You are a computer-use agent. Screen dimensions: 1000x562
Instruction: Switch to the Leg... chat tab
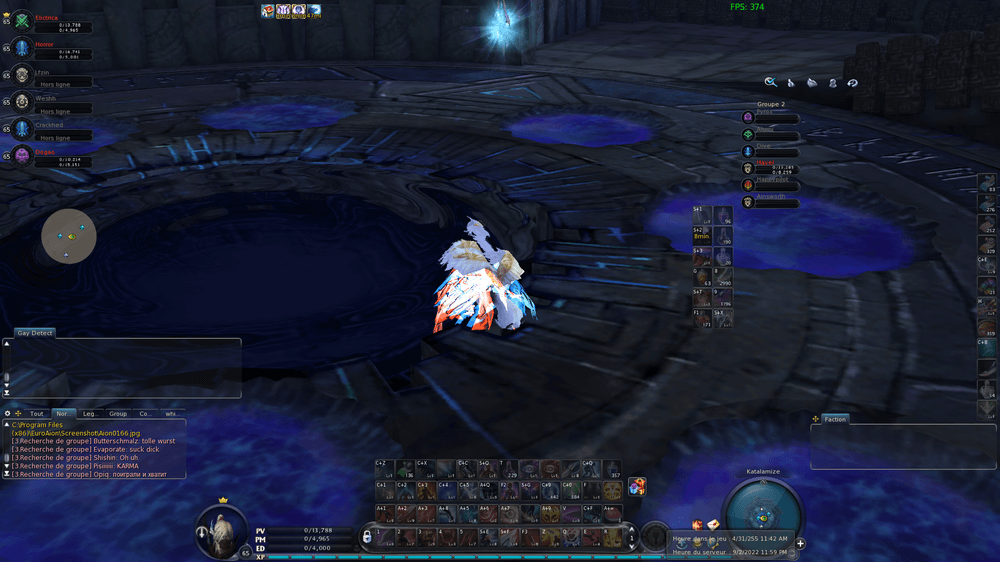tap(90, 413)
